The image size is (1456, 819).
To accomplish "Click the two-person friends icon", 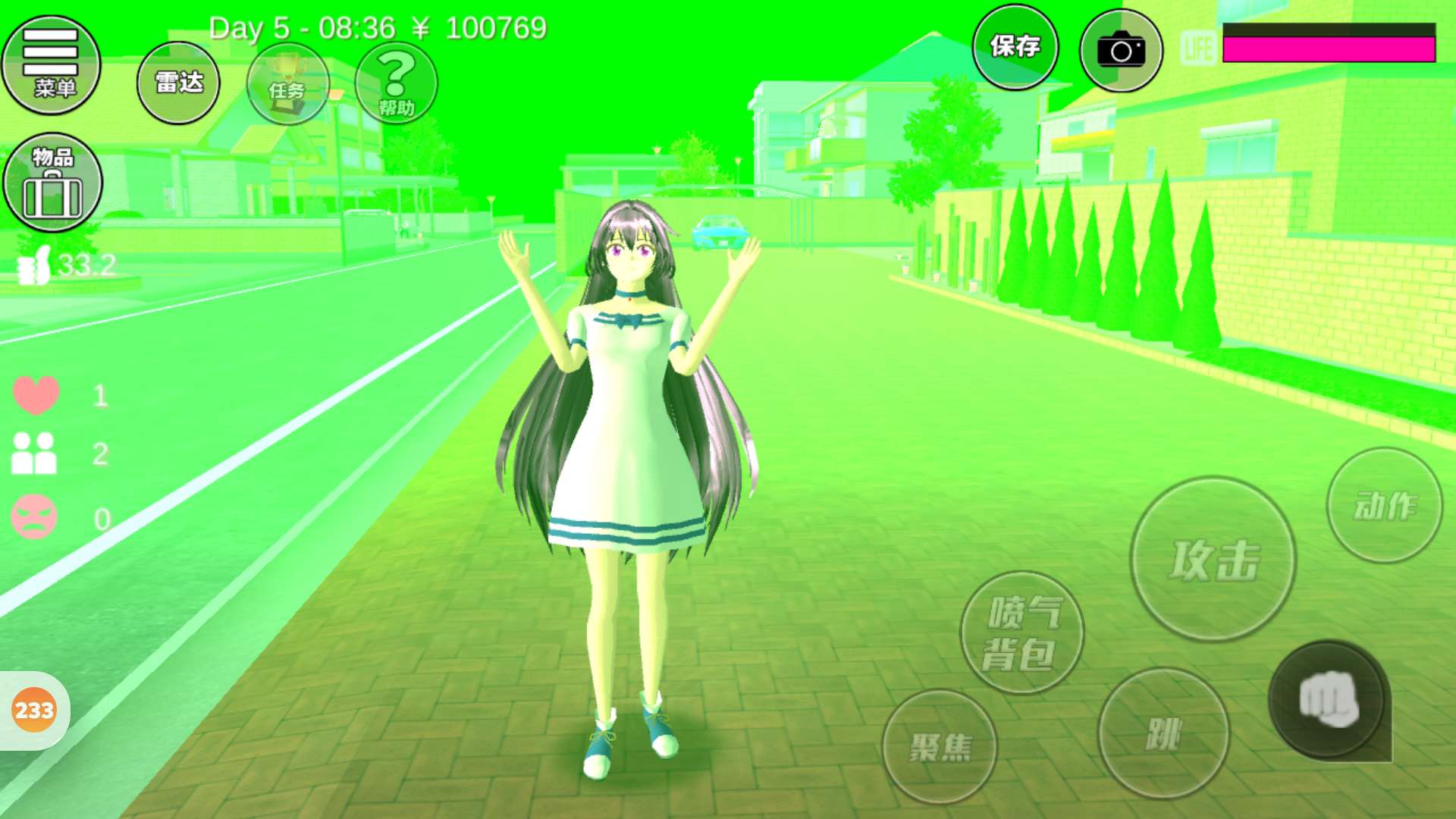I will tap(34, 453).
